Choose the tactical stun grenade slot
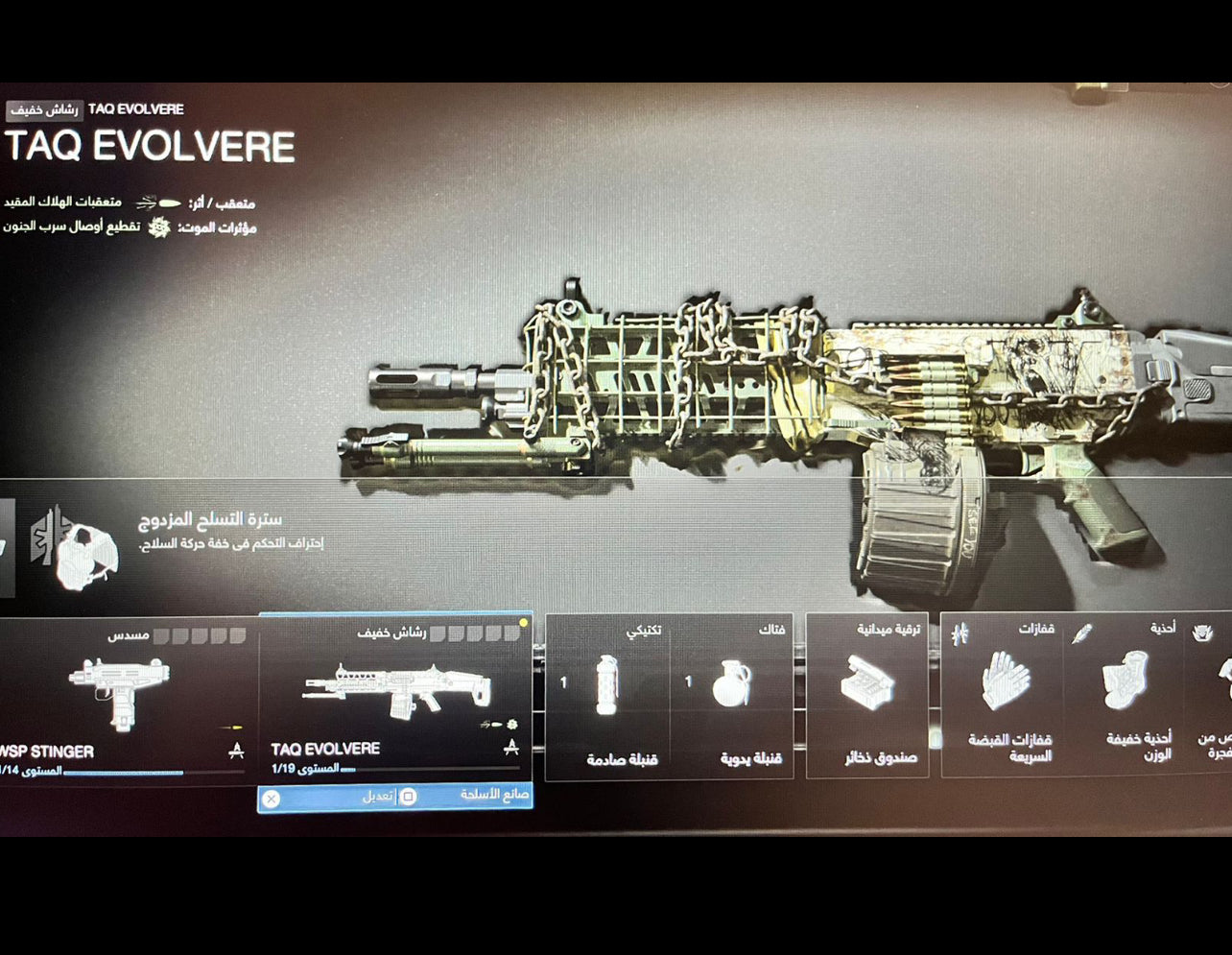Screen dimensions: 1232x955 coord(607,696)
